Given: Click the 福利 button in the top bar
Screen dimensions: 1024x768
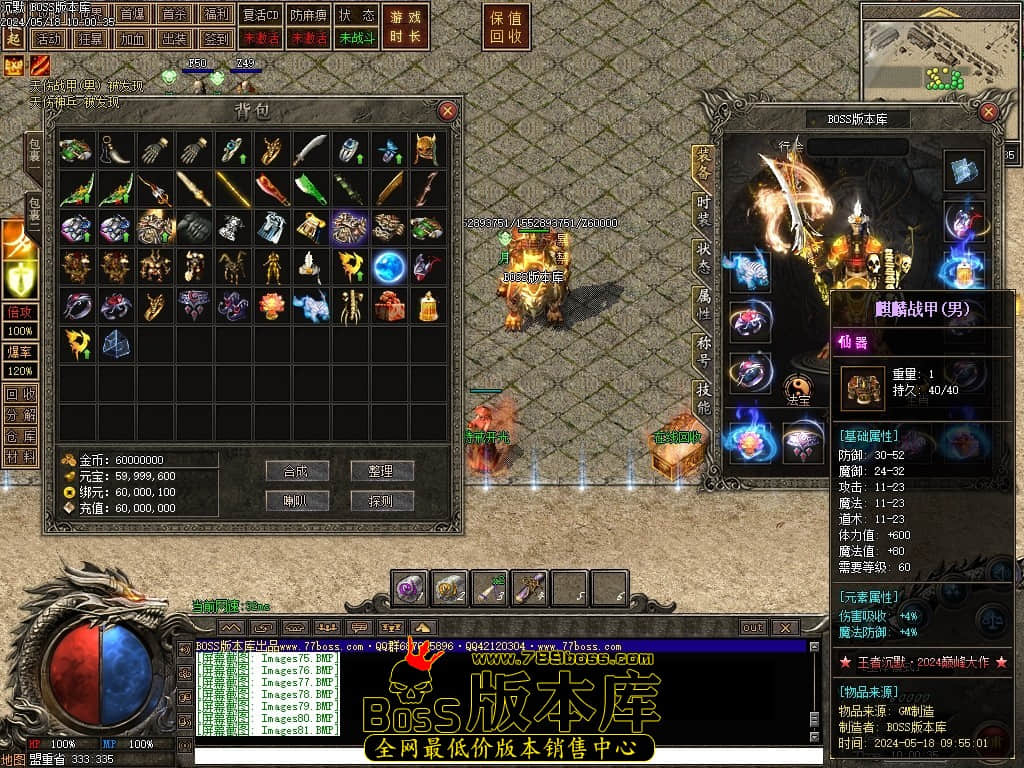Looking at the screenshot, I should coord(216,14).
